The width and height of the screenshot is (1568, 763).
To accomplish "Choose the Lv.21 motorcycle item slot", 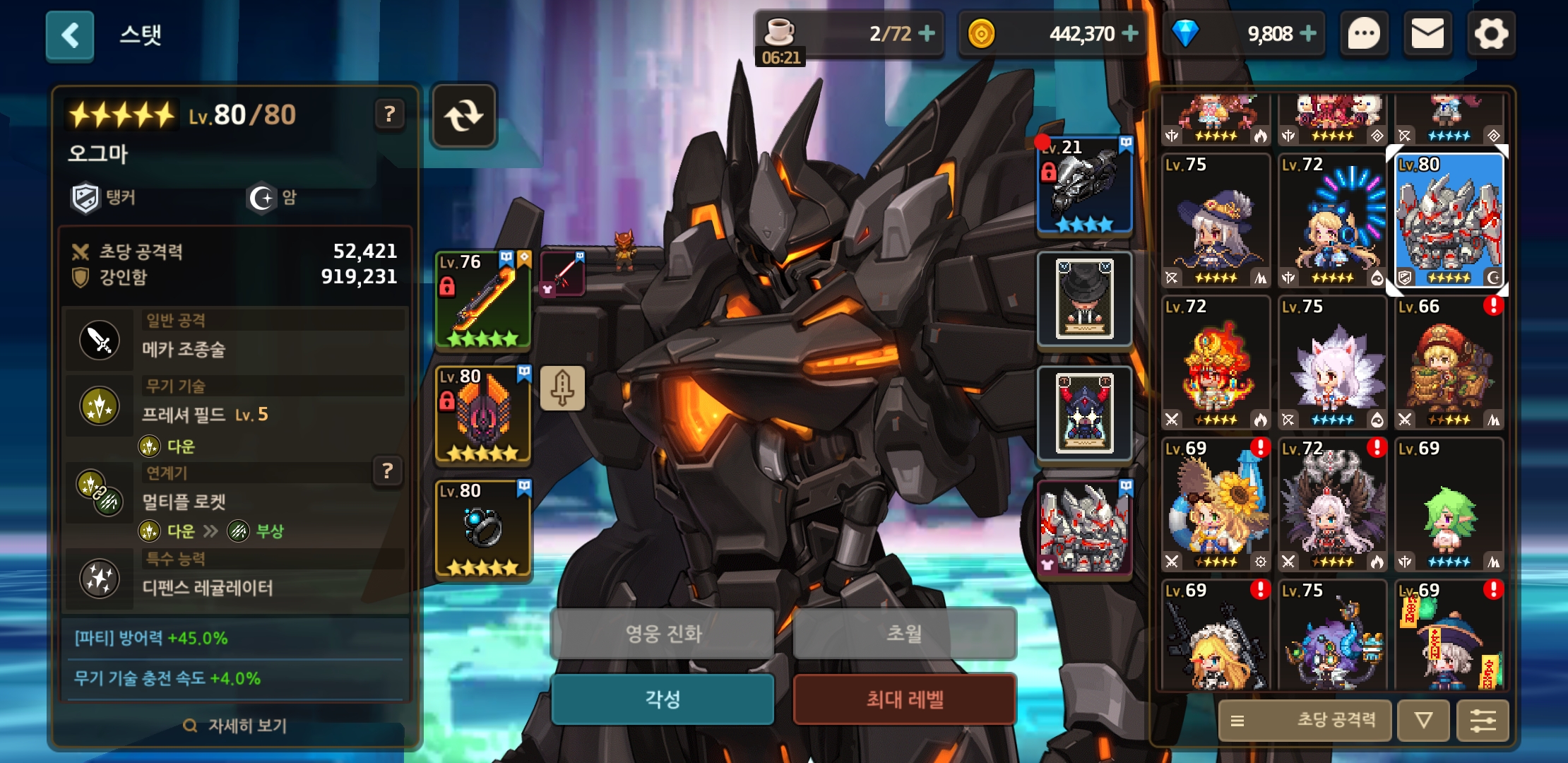I will [x=1084, y=186].
